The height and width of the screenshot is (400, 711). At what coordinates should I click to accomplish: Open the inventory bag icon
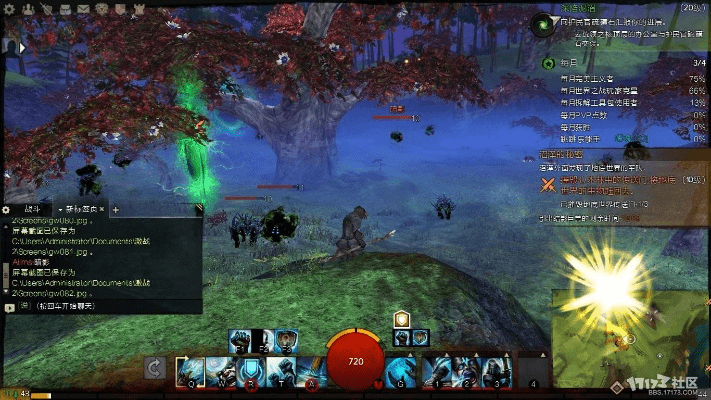point(65,8)
